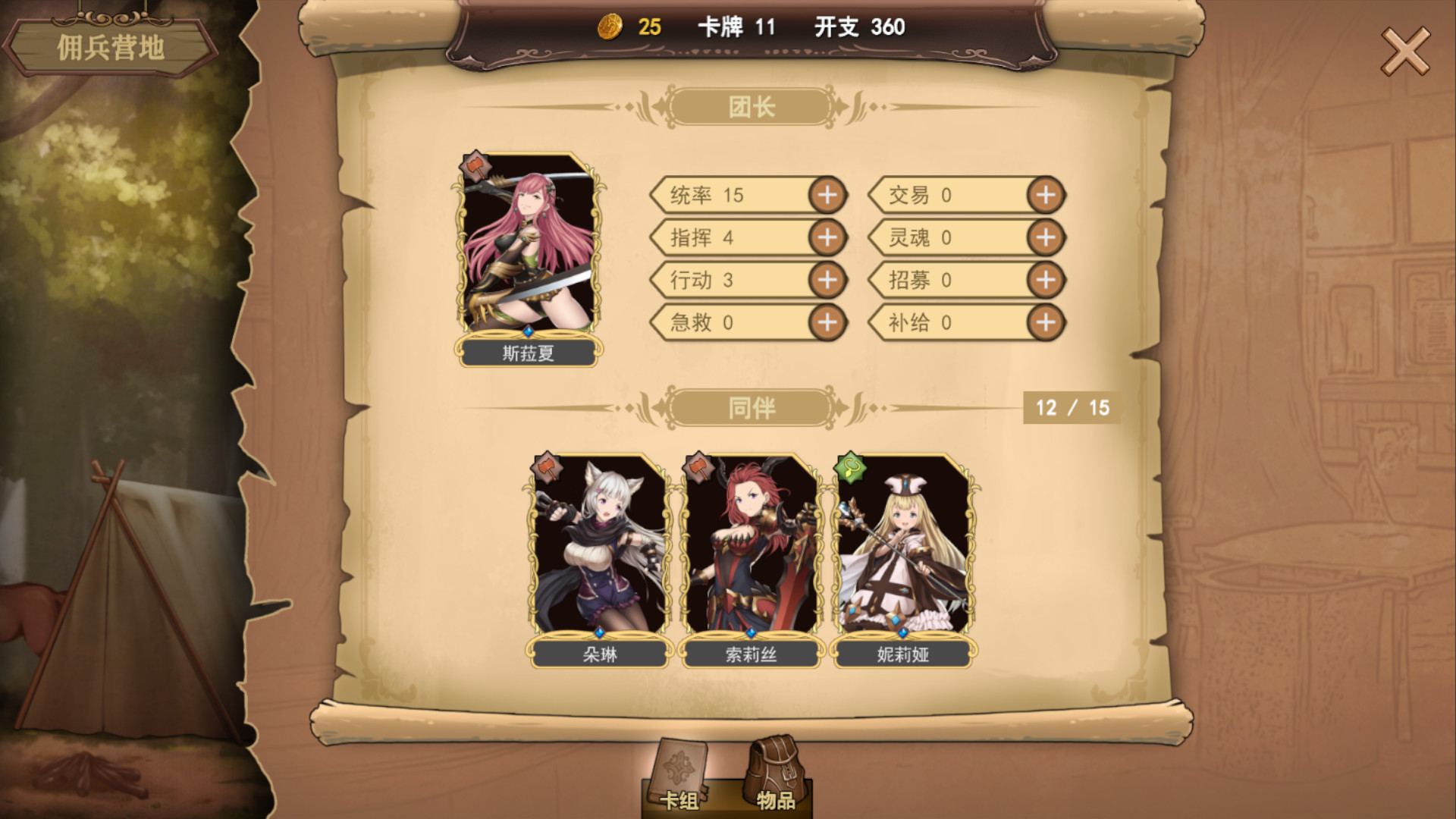Open the 物品 backpack icon
Image resolution: width=1456 pixels, height=819 pixels.
[775, 767]
